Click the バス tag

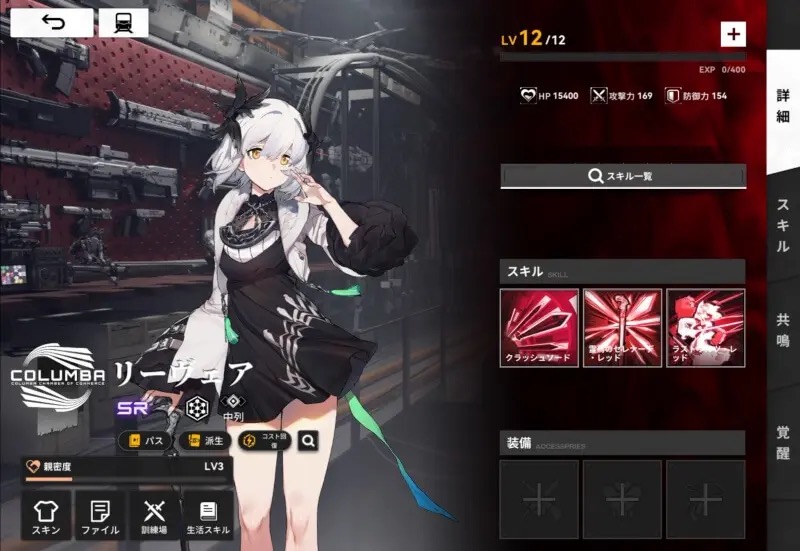pyautogui.click(x=145, y=440)
